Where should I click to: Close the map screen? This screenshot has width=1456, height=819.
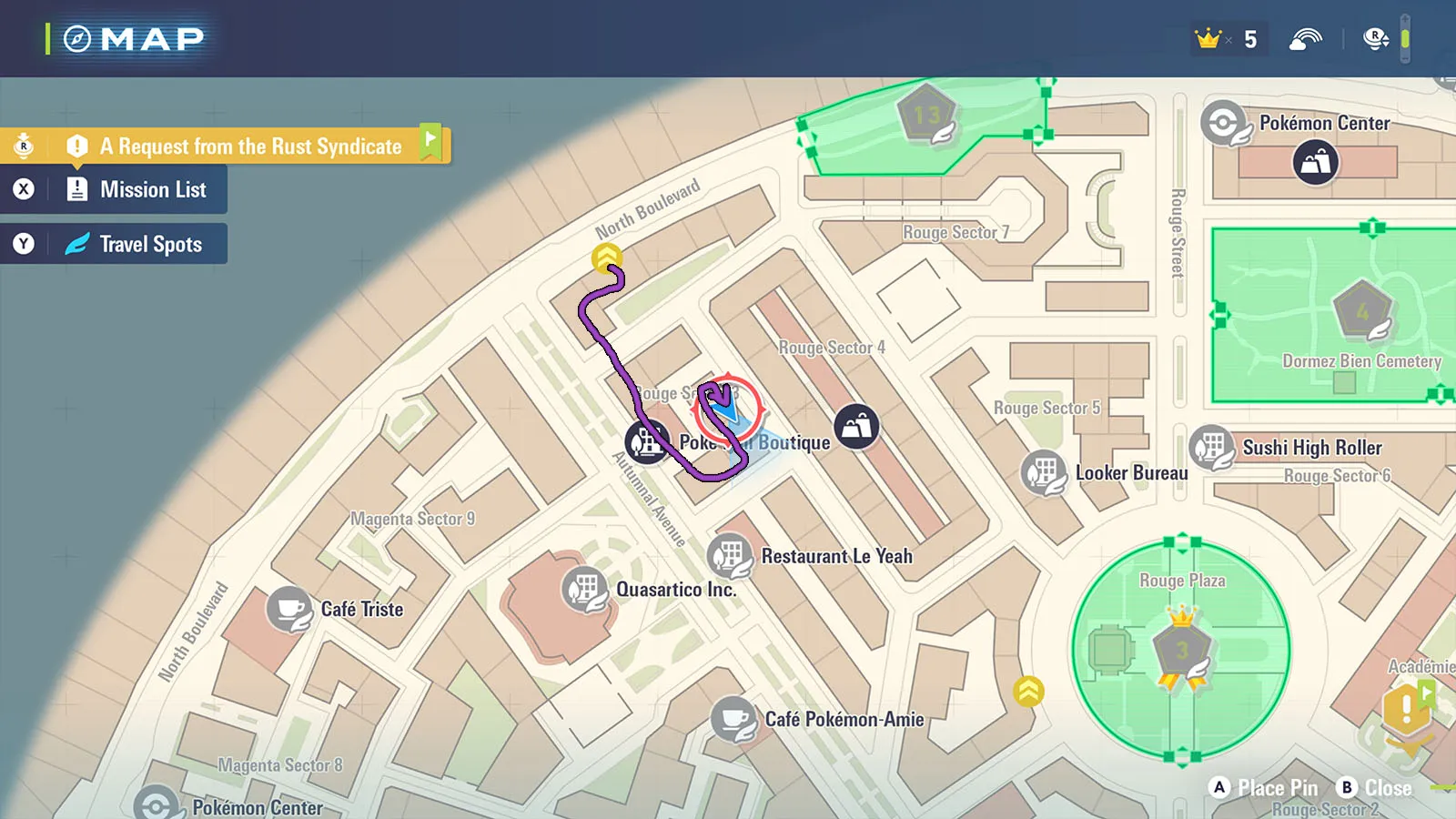point(1374,788)
